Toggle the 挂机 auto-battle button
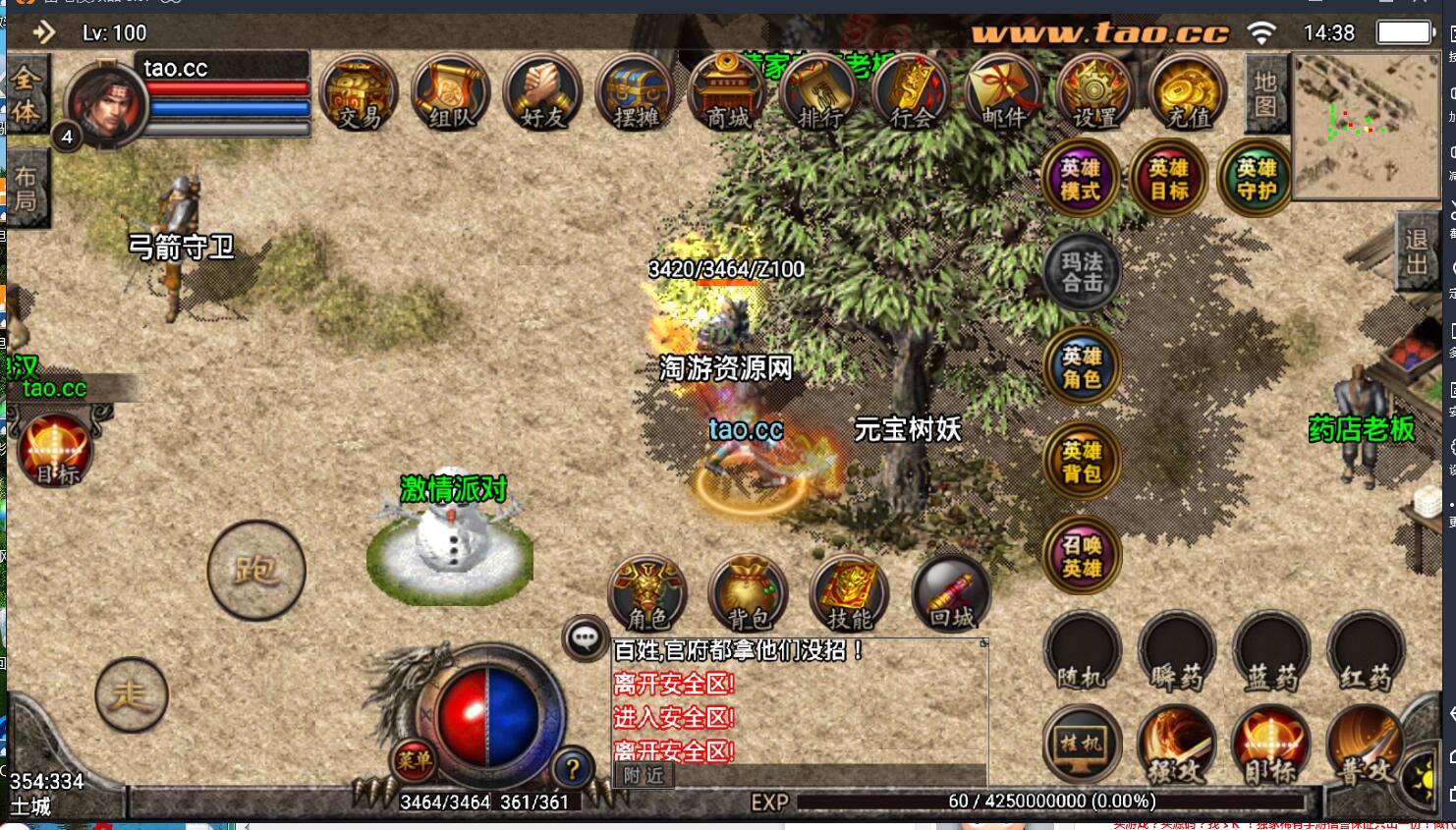The height and width of the screenshot is (830, 1456). click(1082, 745)
